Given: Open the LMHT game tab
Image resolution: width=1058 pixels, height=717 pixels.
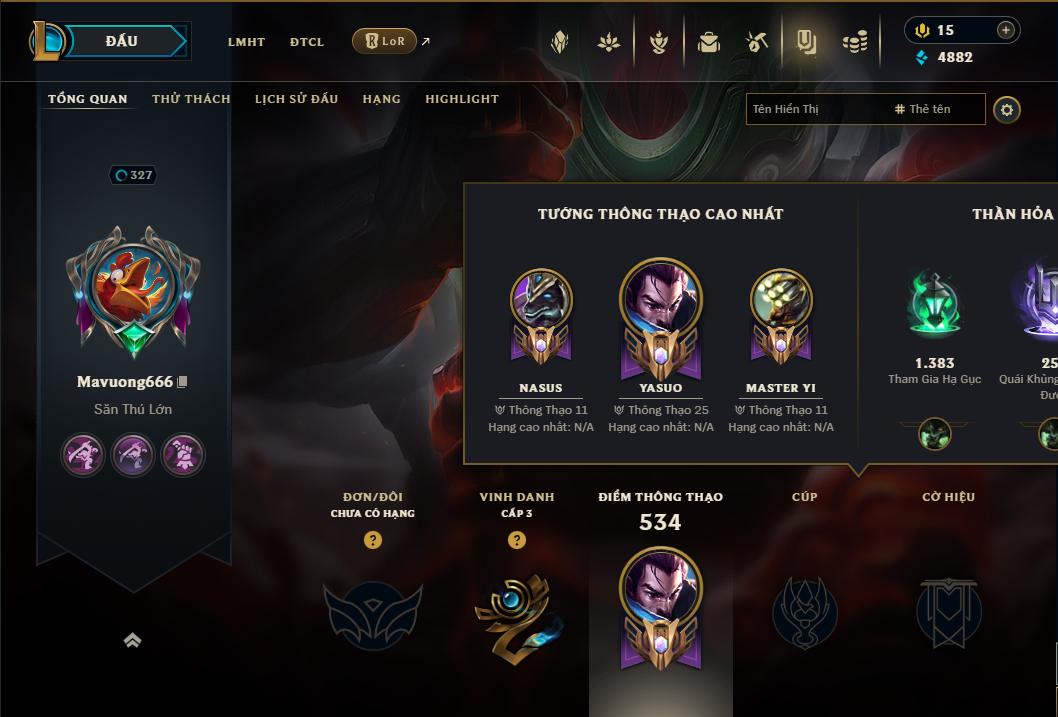Looking at the screenshot, I should [246, 42].
